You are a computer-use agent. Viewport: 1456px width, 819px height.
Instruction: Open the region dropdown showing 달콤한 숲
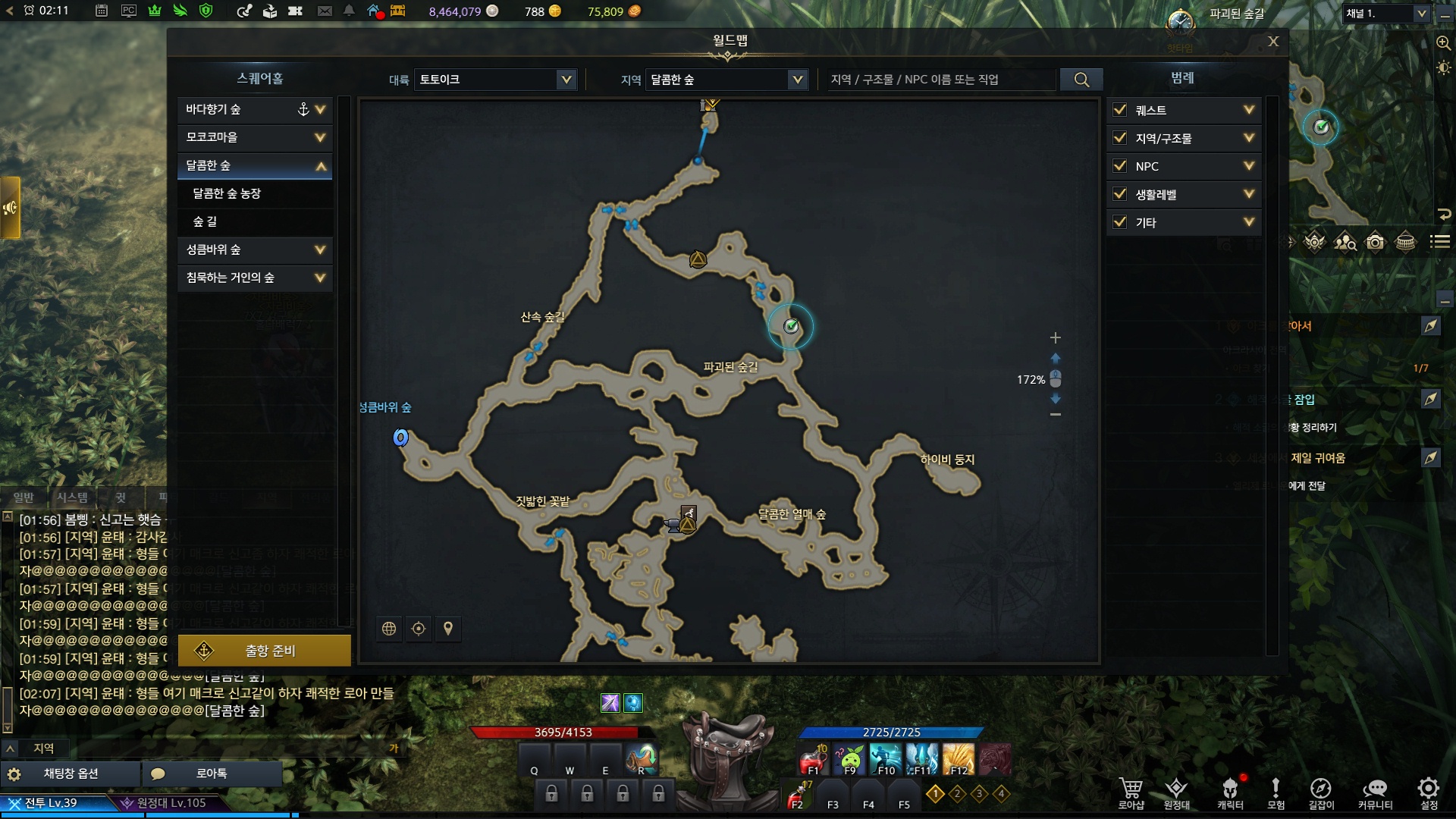726,80
